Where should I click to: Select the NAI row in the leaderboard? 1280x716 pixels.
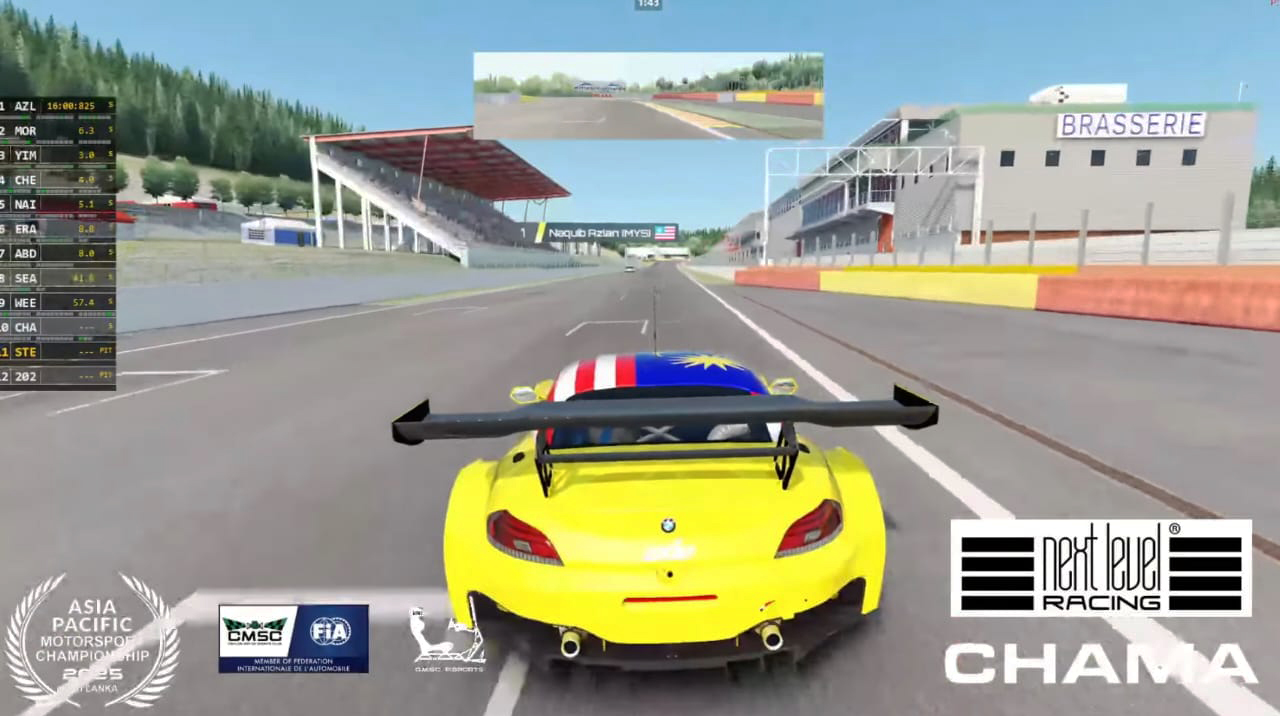(57, 204)
